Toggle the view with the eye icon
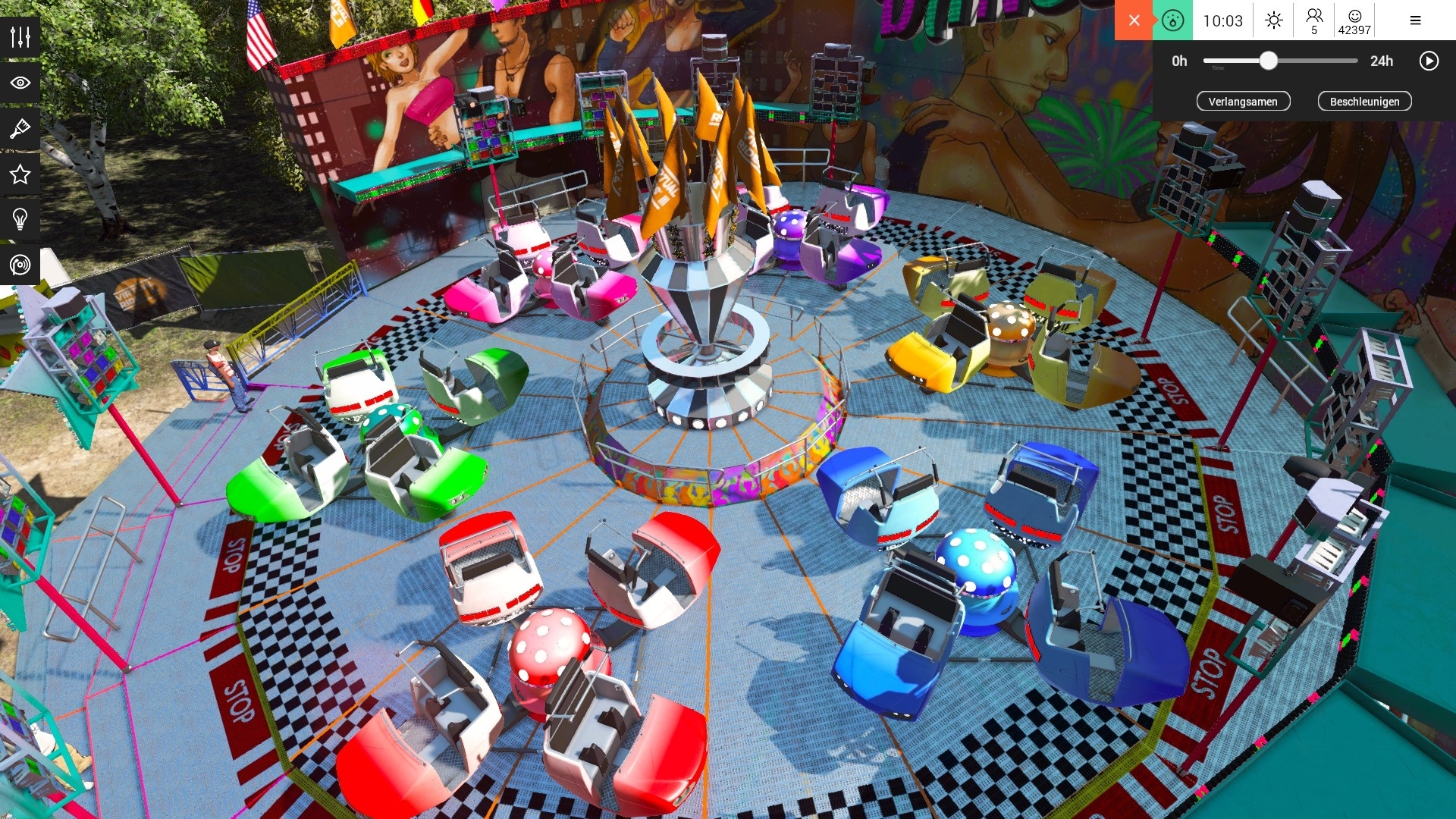Image resolution: width=1456 pixels, height=819 pixels. 20,81
